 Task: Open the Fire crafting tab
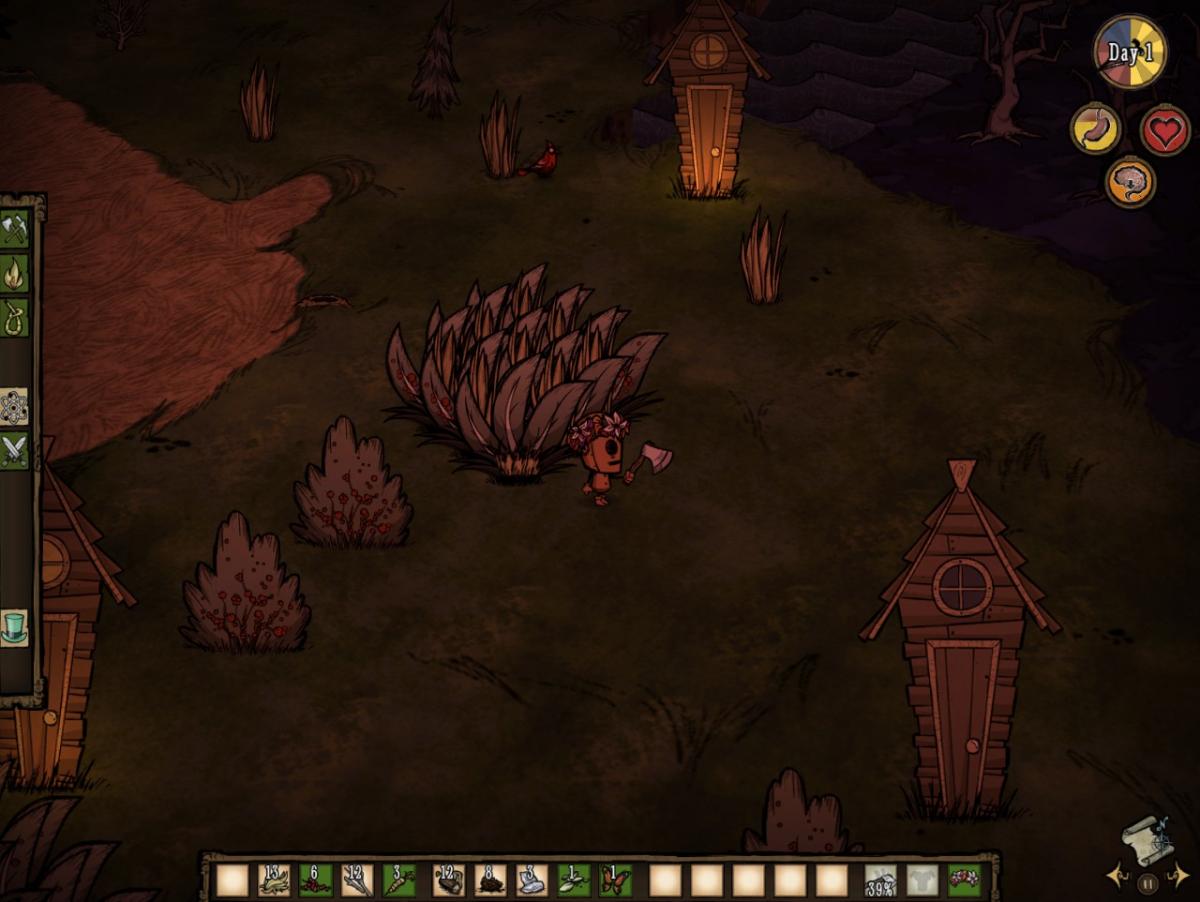14,273
